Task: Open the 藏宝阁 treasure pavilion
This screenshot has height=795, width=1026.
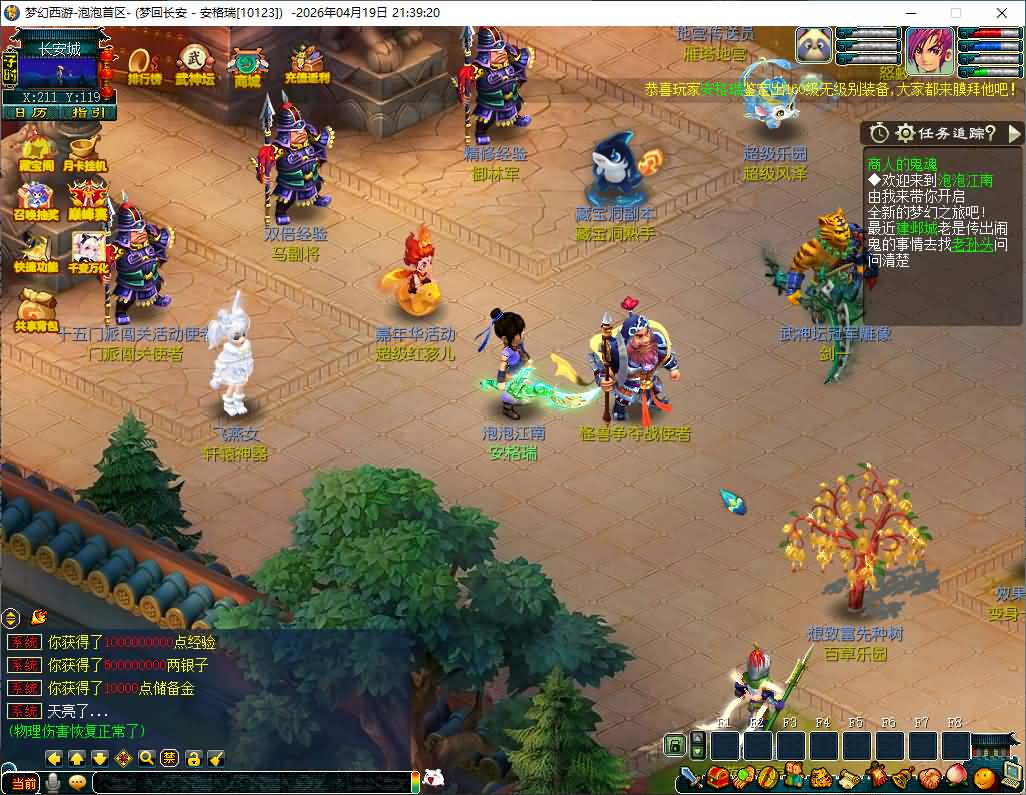Action: point(36,153)
